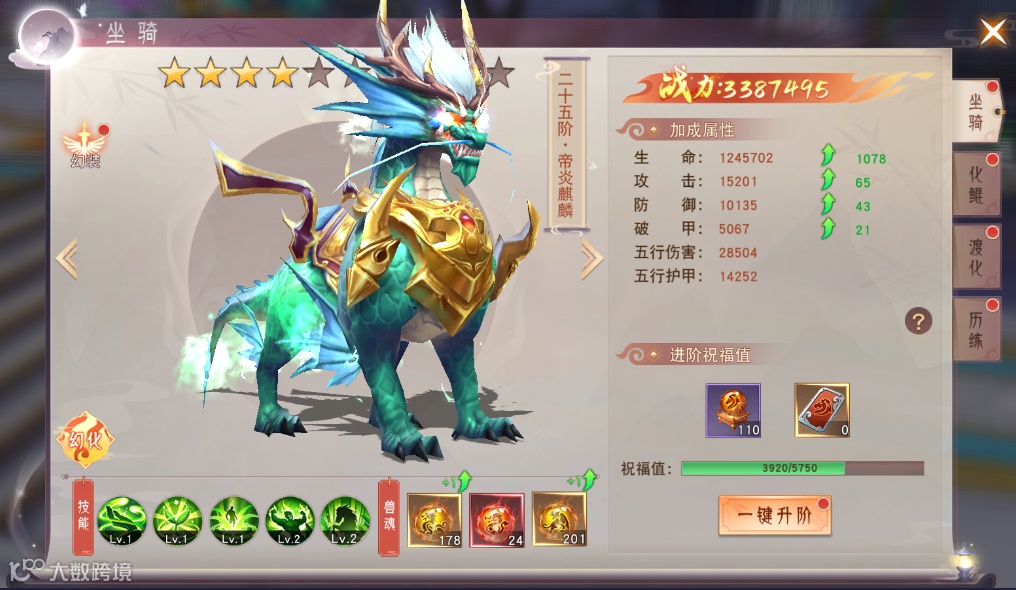Viewport: 1016px width, 590px height.
Task: Click the 一键升阶 upgrade button
Action: (x=774, y=516)
